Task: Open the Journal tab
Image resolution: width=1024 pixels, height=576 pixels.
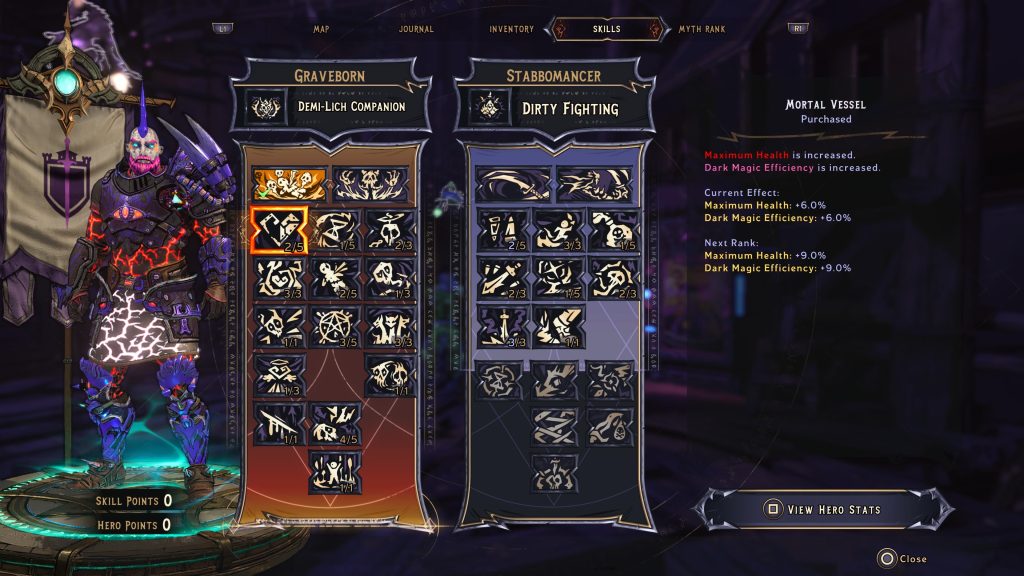Action: (x=416, y=29)
